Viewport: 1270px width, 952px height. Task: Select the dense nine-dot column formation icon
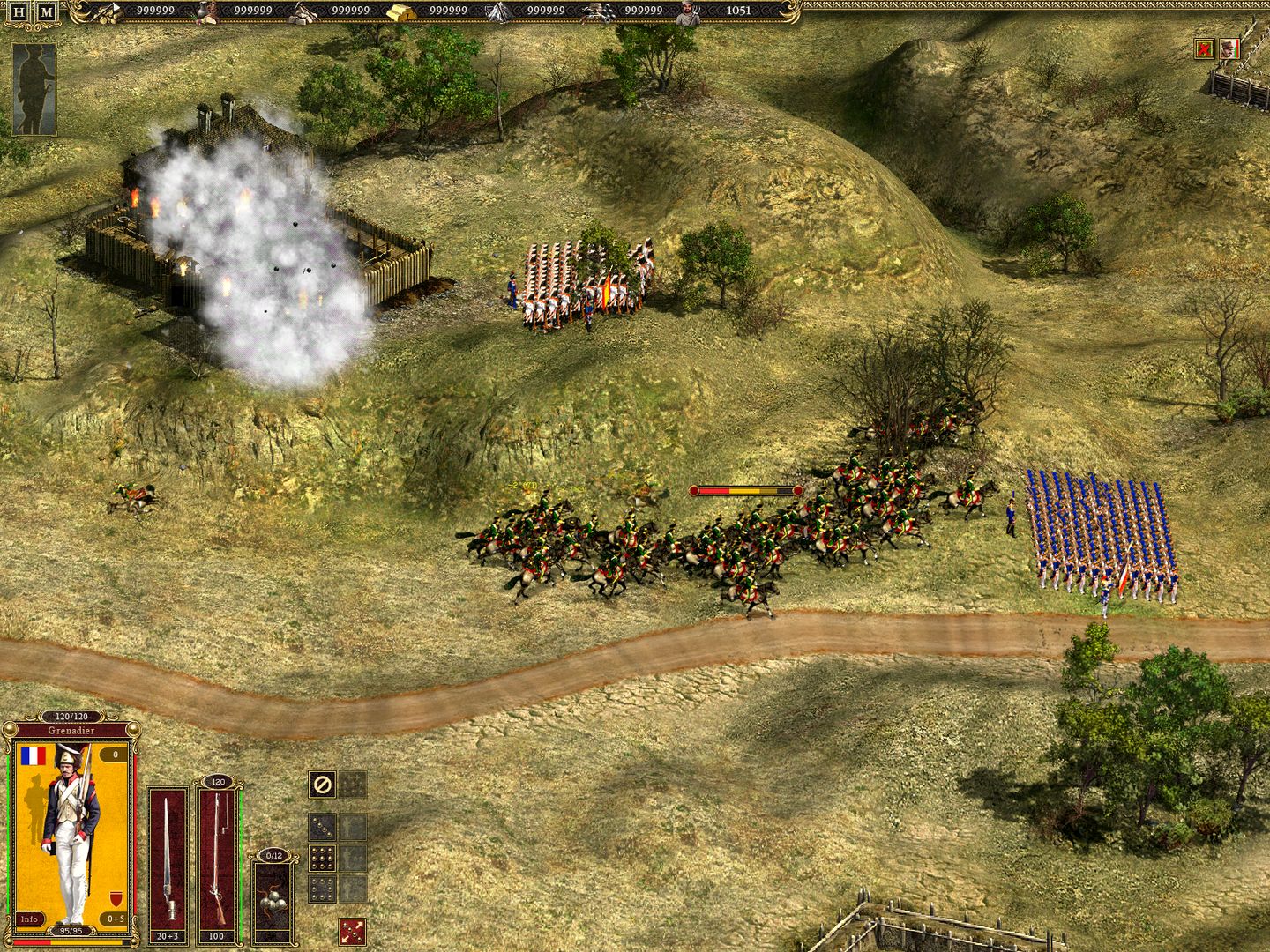pyautogui.click(x=322, y=858)
